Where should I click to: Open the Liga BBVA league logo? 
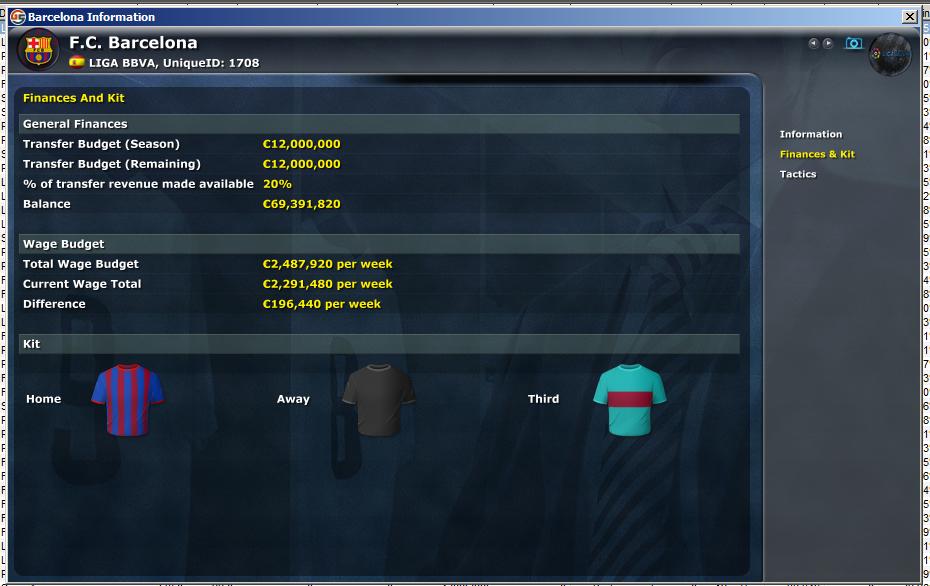pyautogui.click(x=890, y=54)
